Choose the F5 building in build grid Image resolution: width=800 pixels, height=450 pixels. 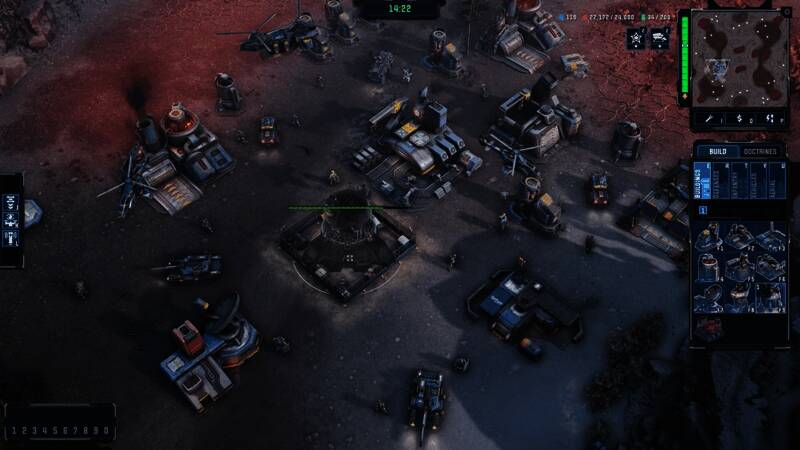coord(739,267)
